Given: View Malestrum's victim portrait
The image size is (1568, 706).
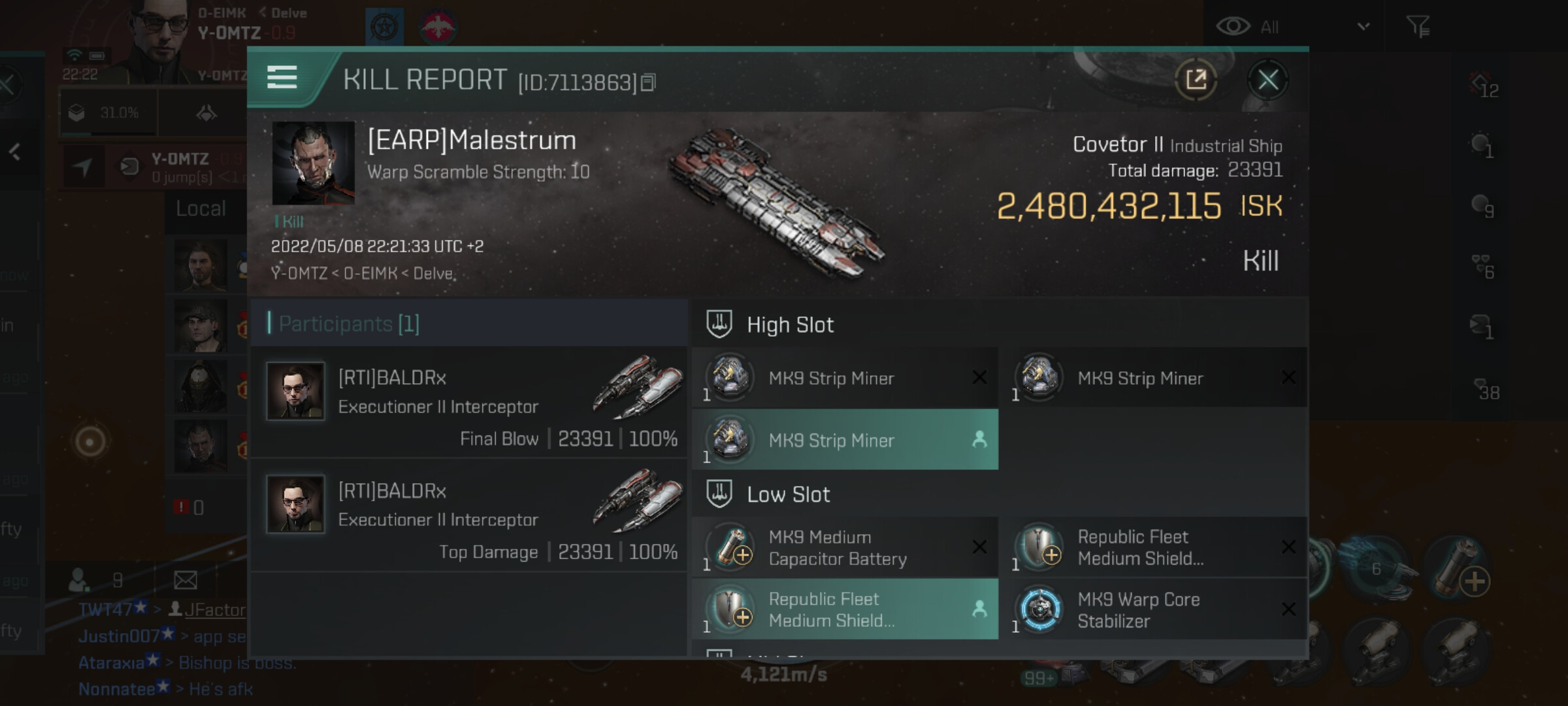Looking at the screenshot, I should pyautogui.click(x=313, y=163).
